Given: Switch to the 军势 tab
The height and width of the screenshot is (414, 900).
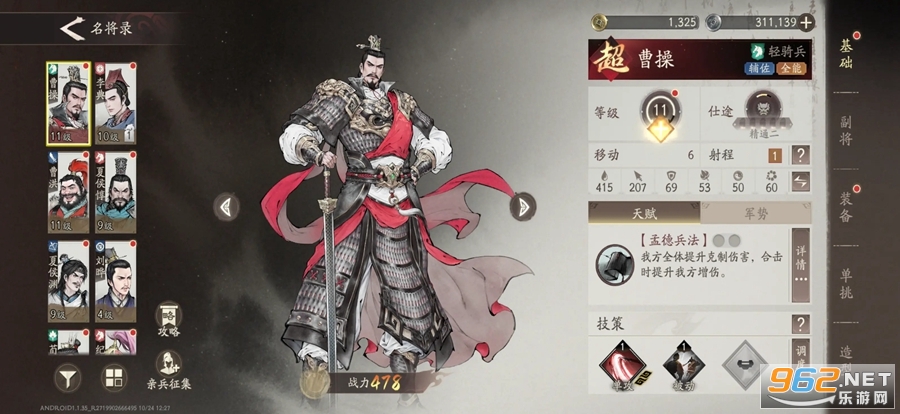Looking at the screenshot, I should pos(756,213).
